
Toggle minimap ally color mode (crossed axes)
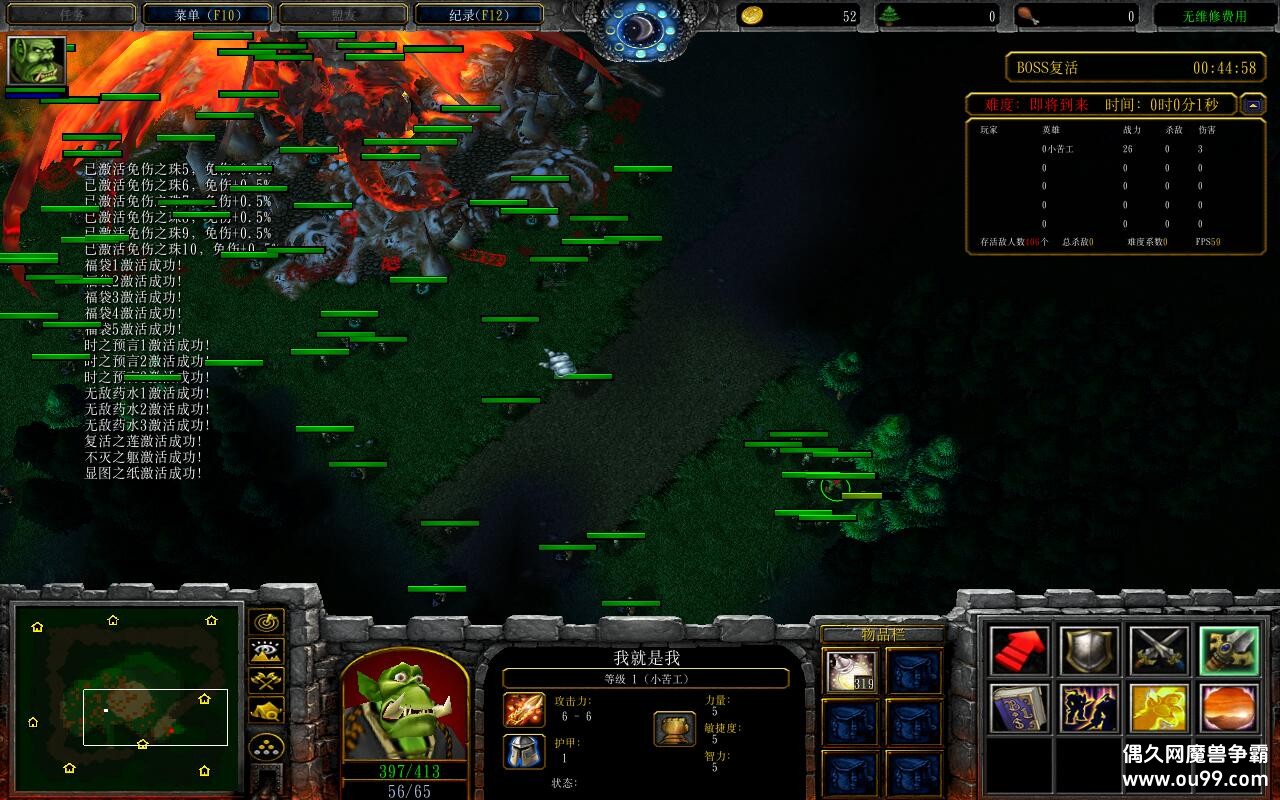tap(266, 681)
